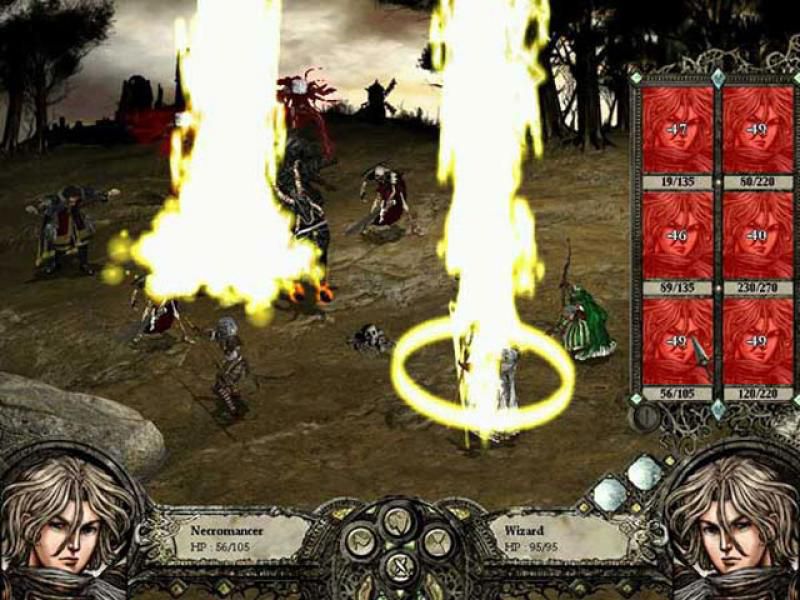Toggle the crossed swords auto-battle button
The height and width of the screenshot is (600, 800).
pos(400,567)
